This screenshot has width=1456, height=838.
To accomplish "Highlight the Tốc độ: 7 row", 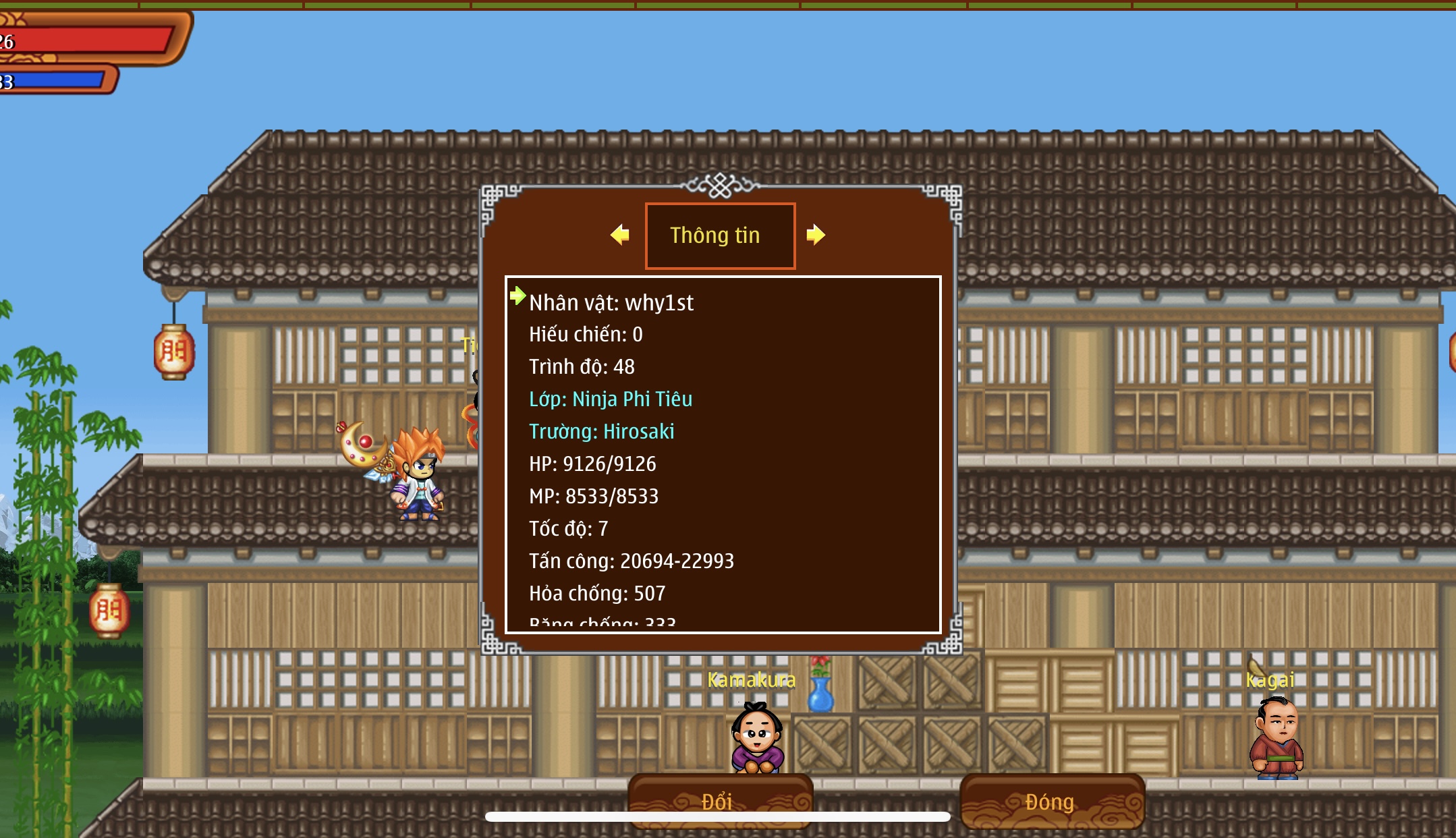I will (568, 529).
